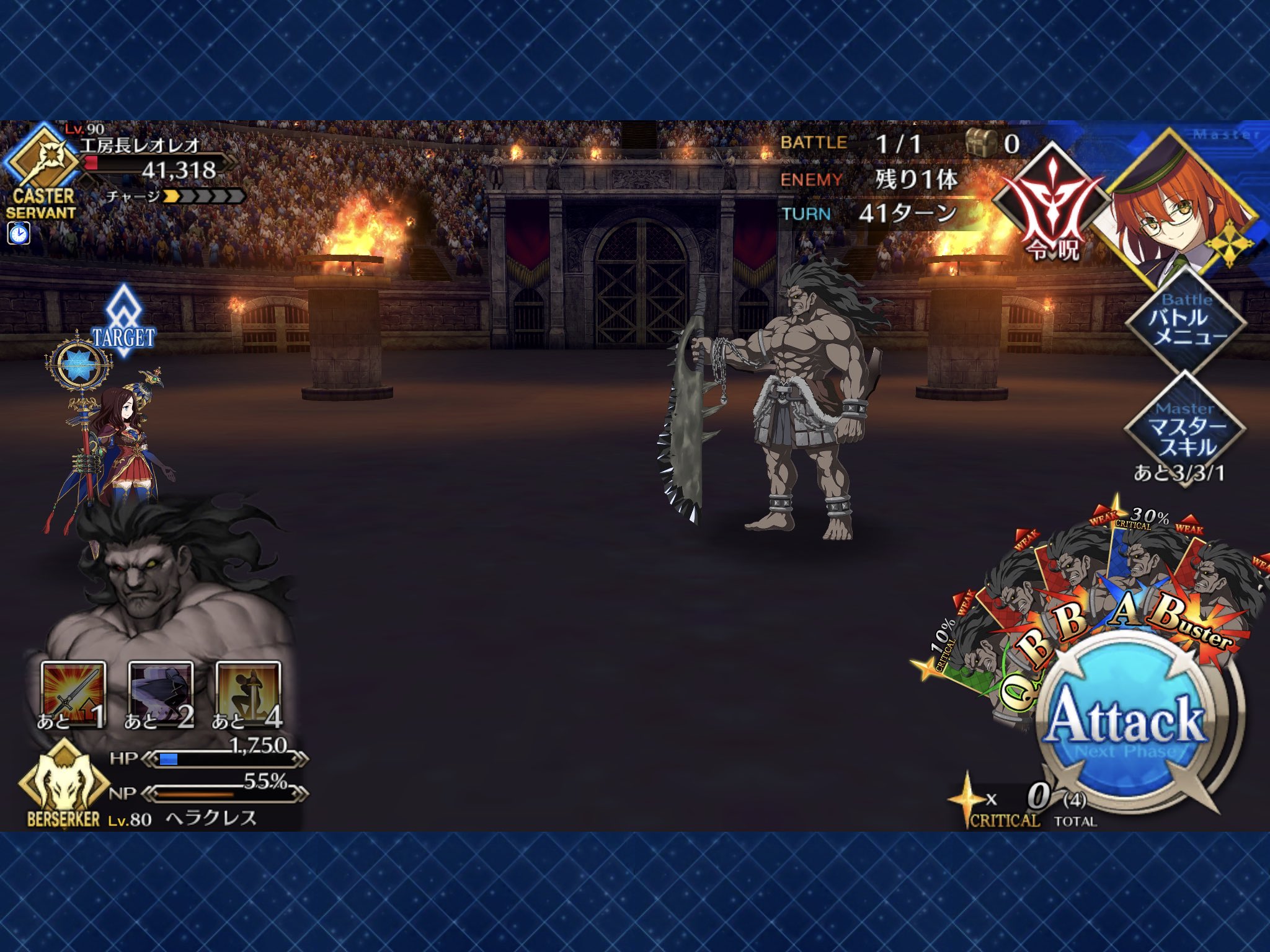Use Heracles' crouching shadow figure skill

(161, 695)
